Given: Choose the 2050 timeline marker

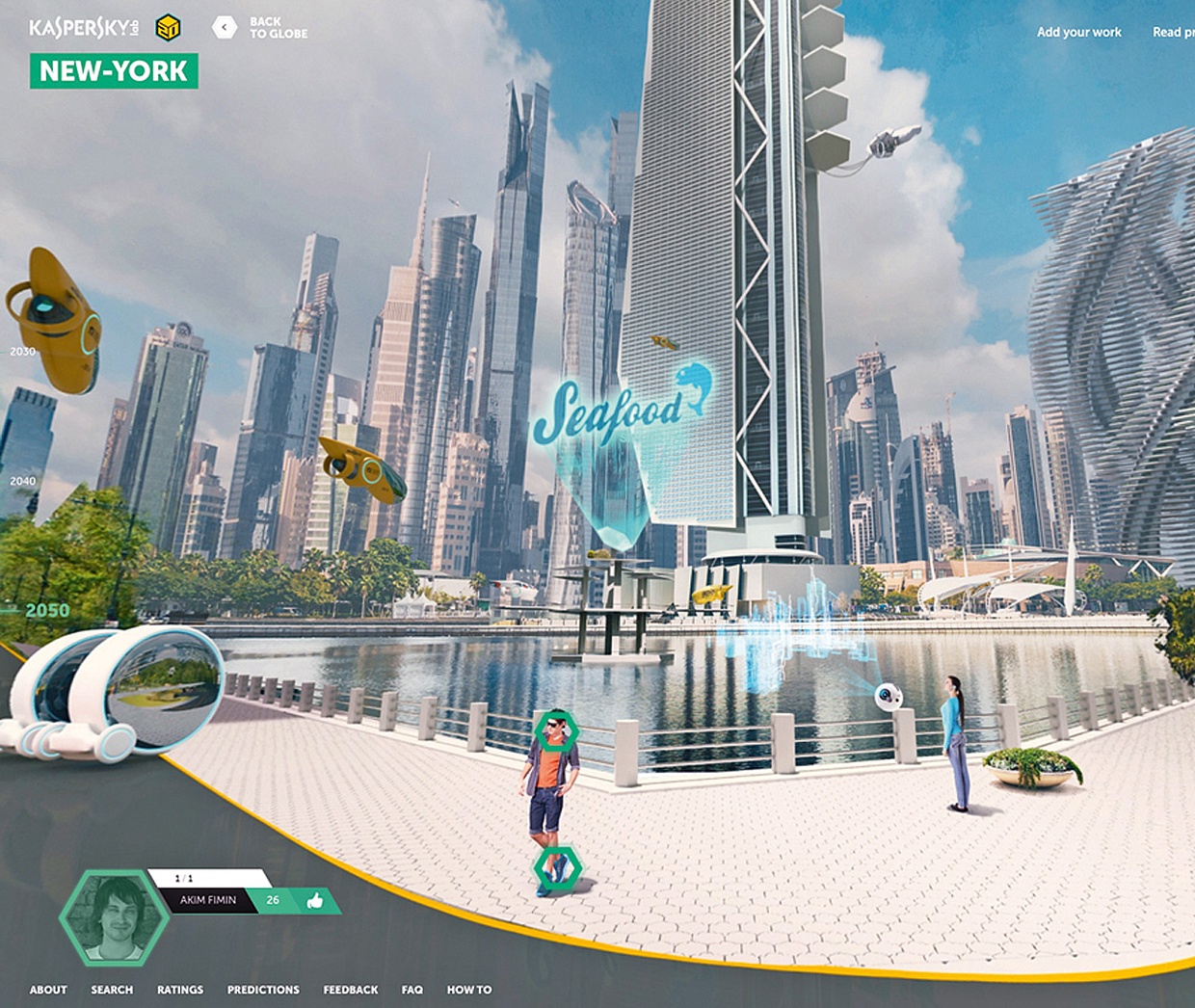Looking at the screenshot, I should (46, 610).
